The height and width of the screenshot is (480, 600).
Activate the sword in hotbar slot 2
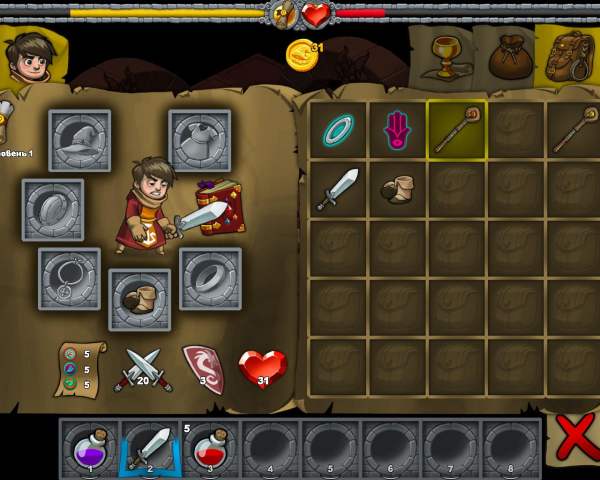coord(150,446)
